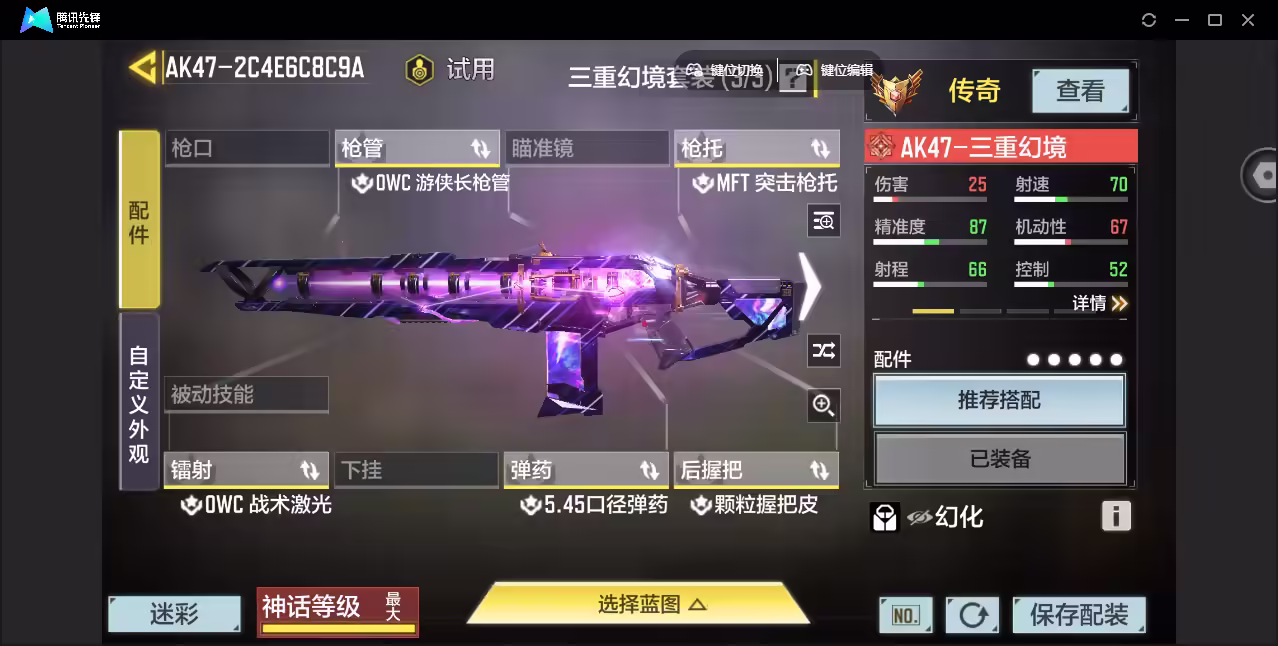Choose 推荐搭配 recommended loadout
This screenshot has width=1278, height=646.
click(x=999, y=401)
